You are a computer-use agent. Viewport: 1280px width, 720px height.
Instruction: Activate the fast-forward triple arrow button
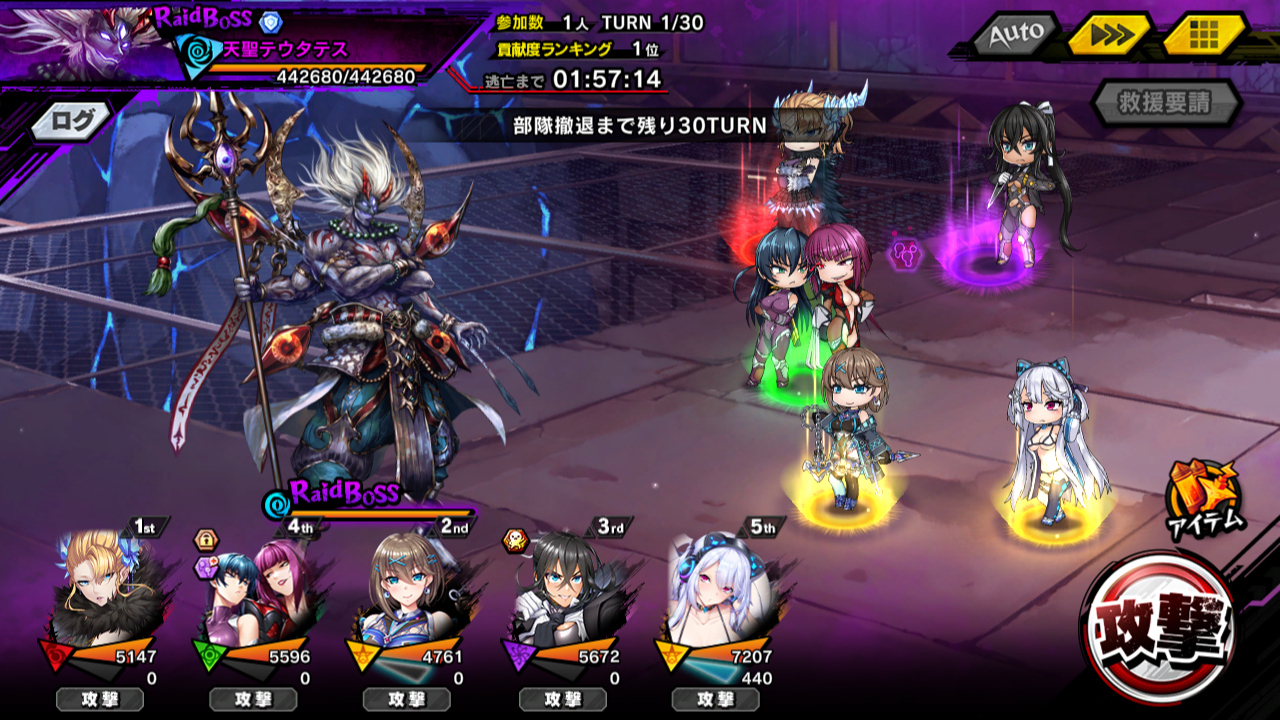click(x=1108, y=35)
